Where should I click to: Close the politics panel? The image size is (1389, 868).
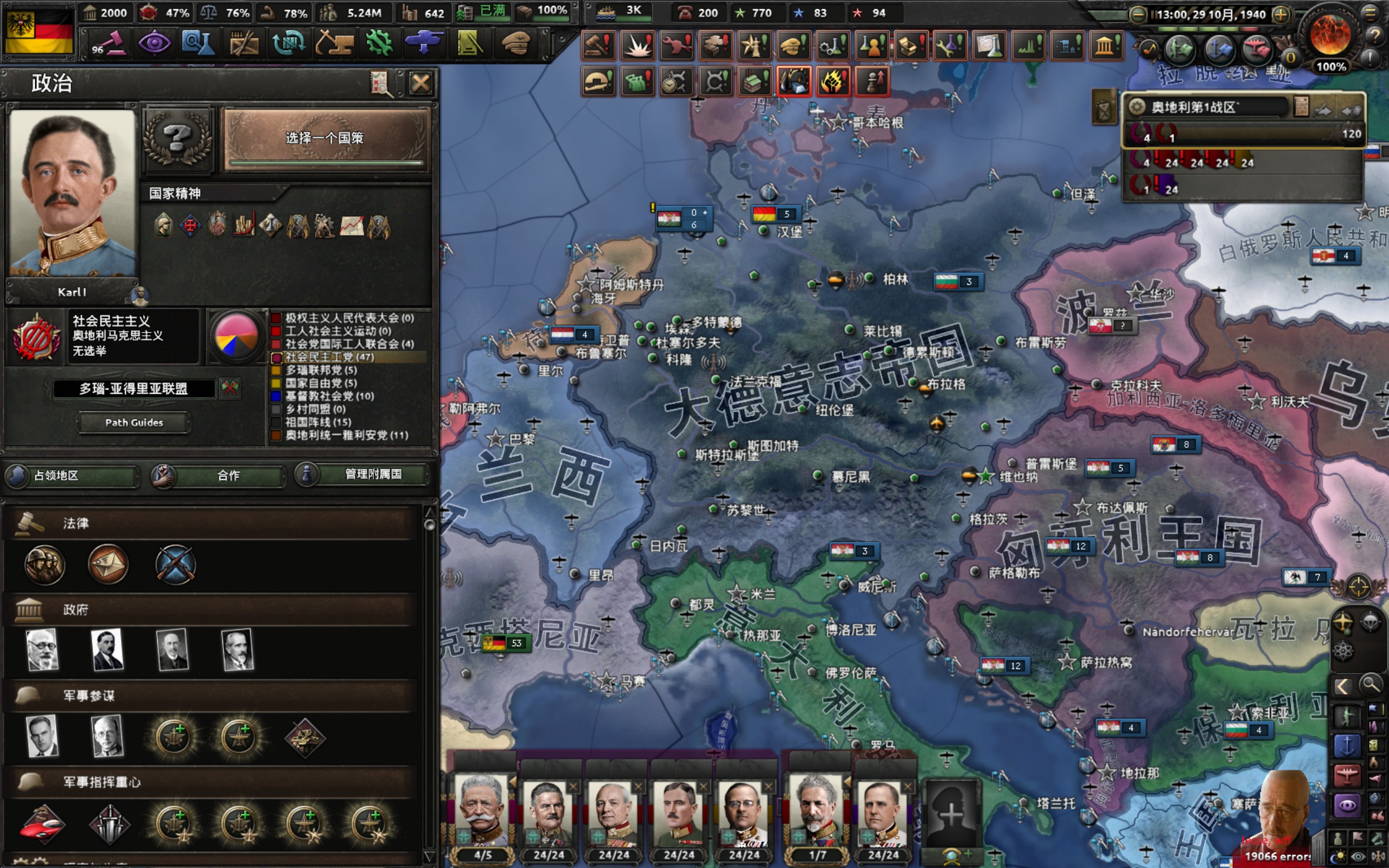click(420, 84)
